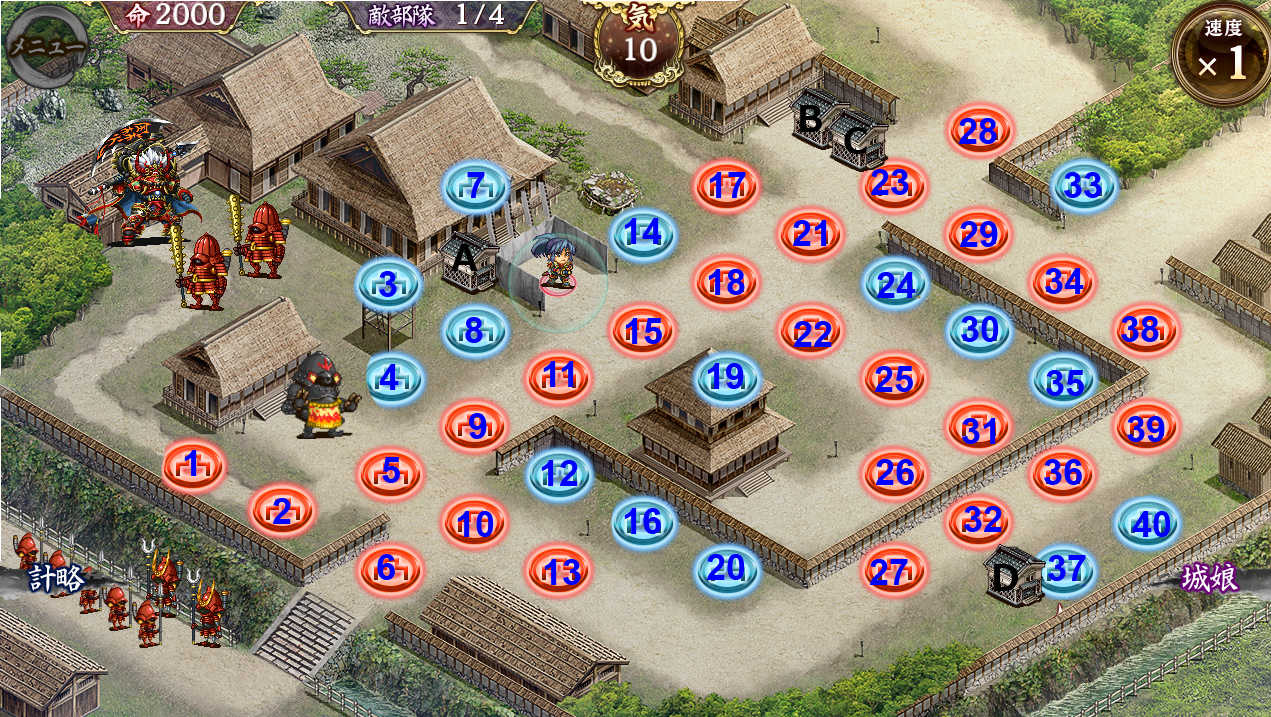Select blue placement tile 33
The width and height of the screenshot is (1271, 717).
(1083, 185)
